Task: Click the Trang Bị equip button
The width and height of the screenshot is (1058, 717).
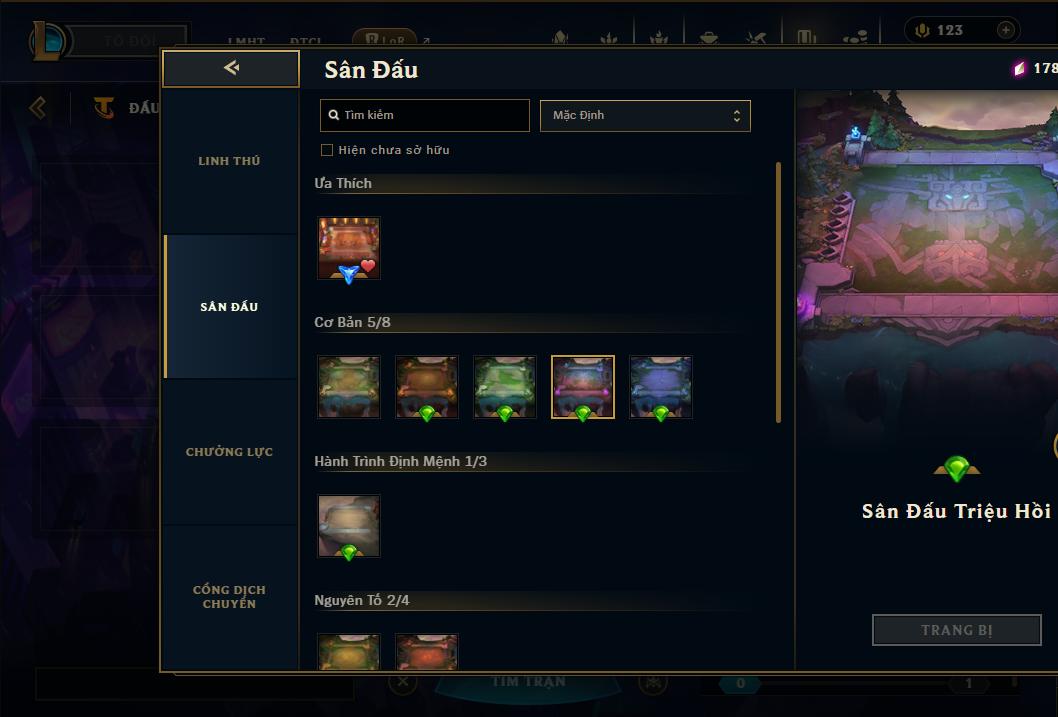Action: pyautogui.click(x=956, y=630)
